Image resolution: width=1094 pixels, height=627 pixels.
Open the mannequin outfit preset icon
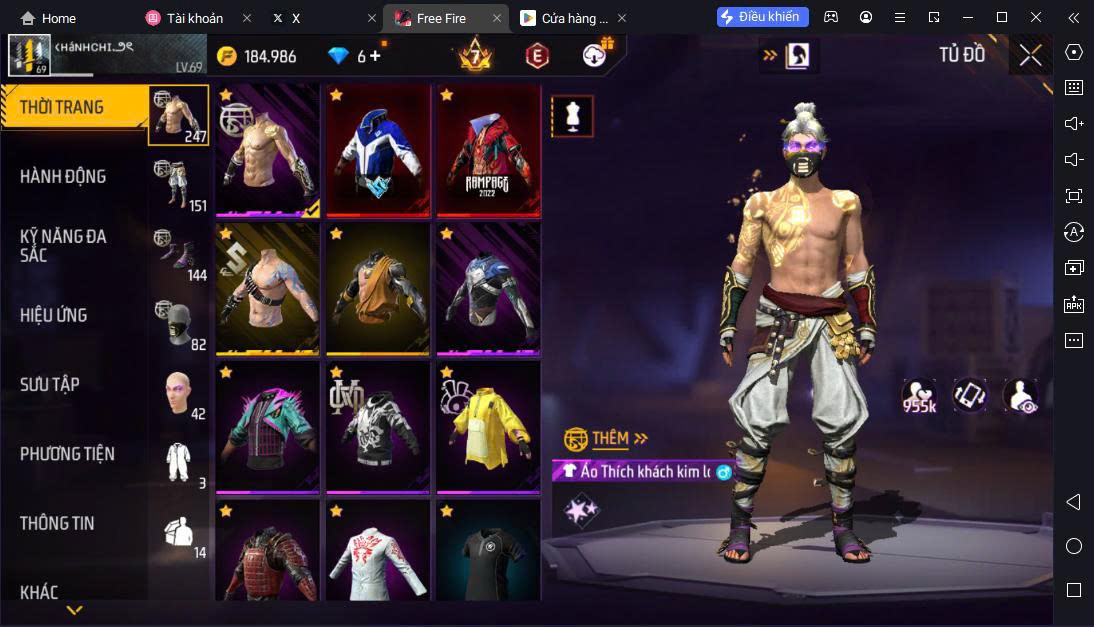point(572,116)
